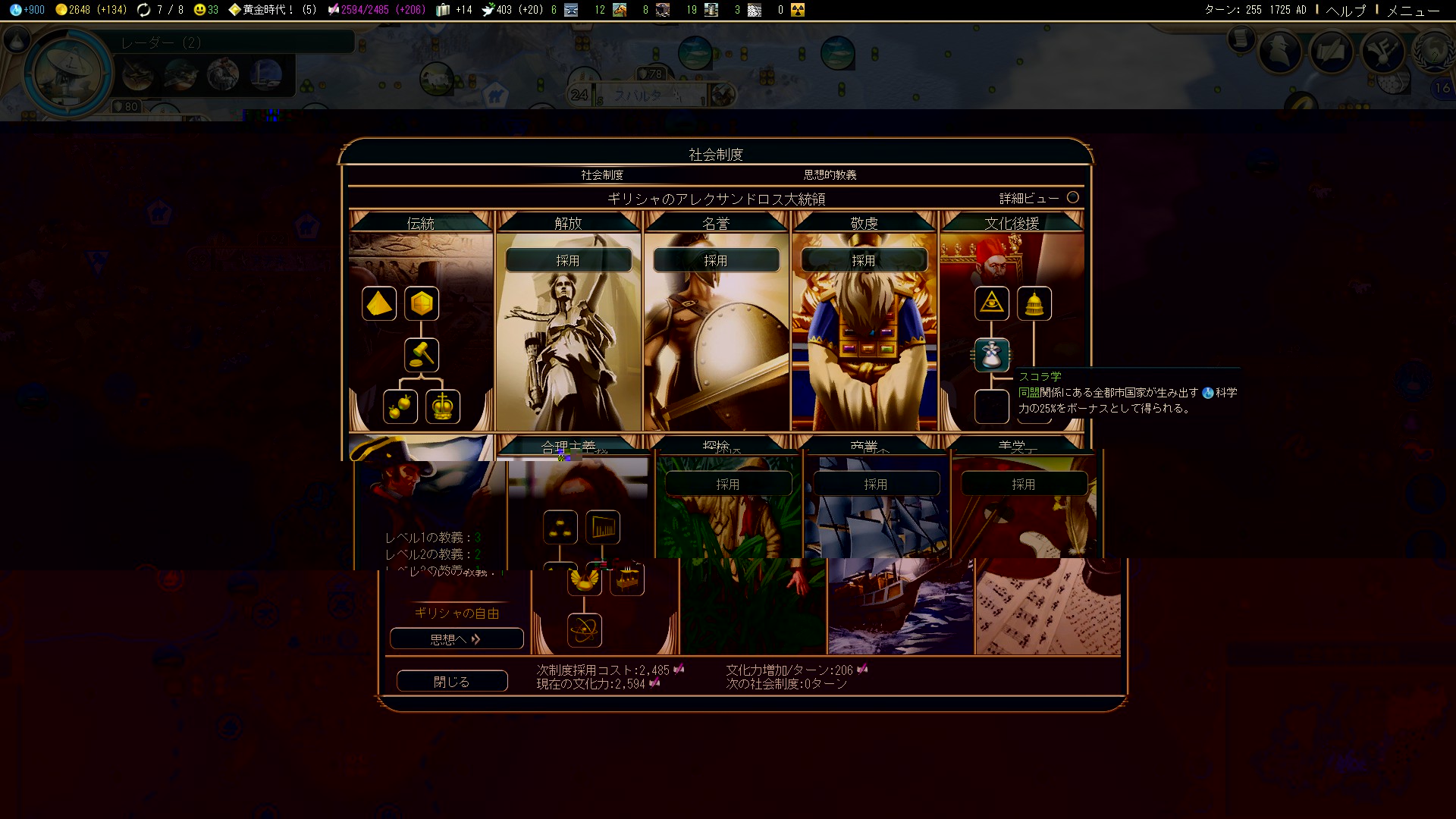Viewport: 1456px width, 819px height.
Task: Adopt the Exploration policy tree
Action: pos(728,484)
